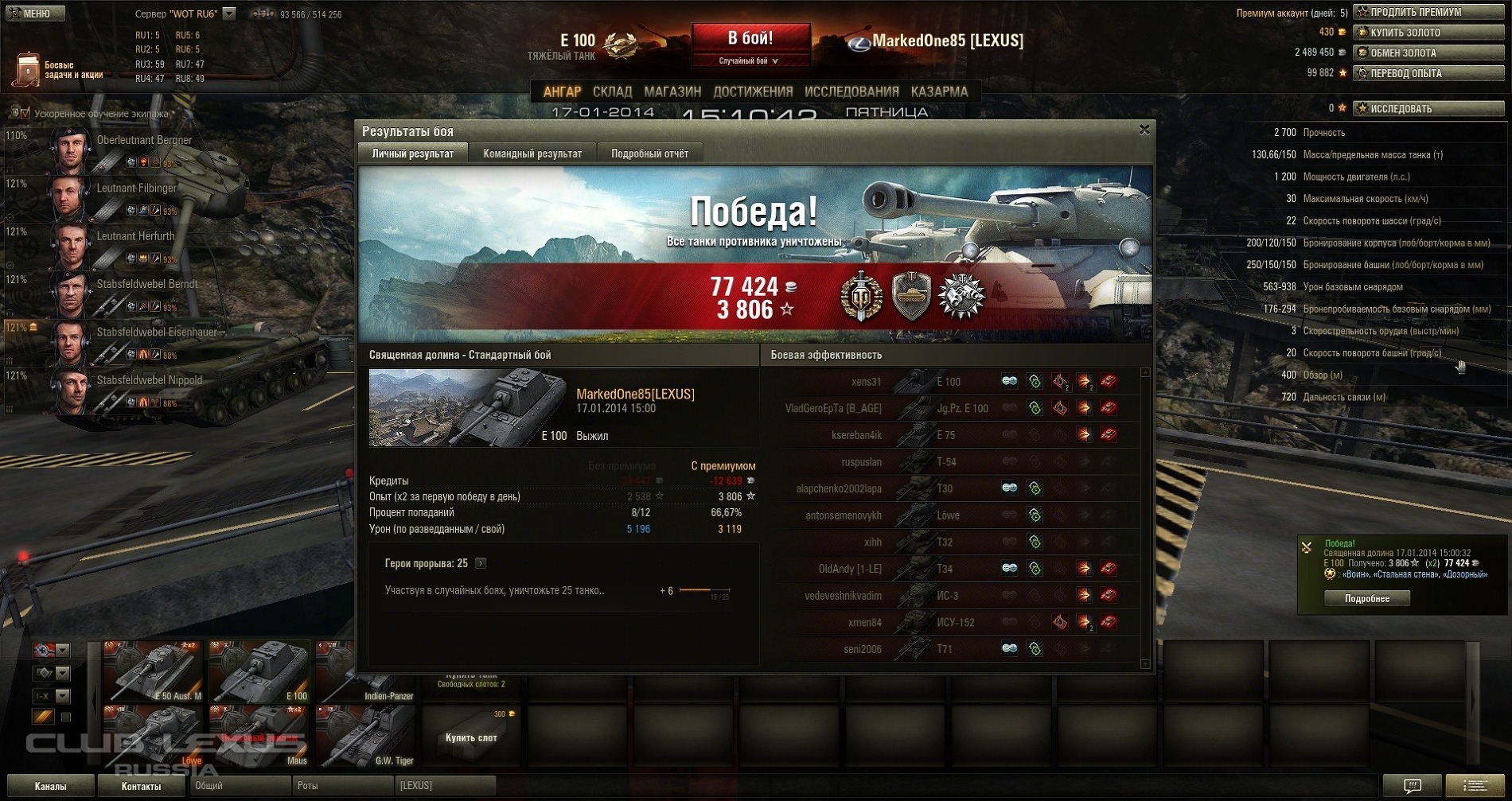This screenshot has width=1512, height=801.
Task: Click КУПИТЬ ЗОЛОТО to buy gold
Action: coord(1428,33)
